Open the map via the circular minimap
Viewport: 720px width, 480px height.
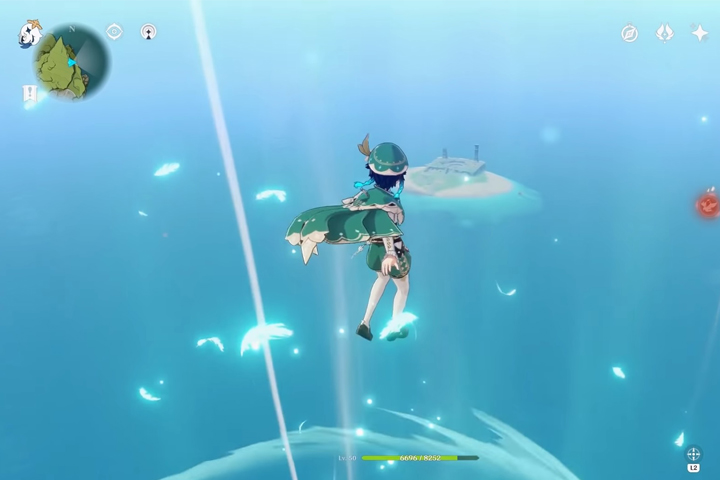(72, 63)
